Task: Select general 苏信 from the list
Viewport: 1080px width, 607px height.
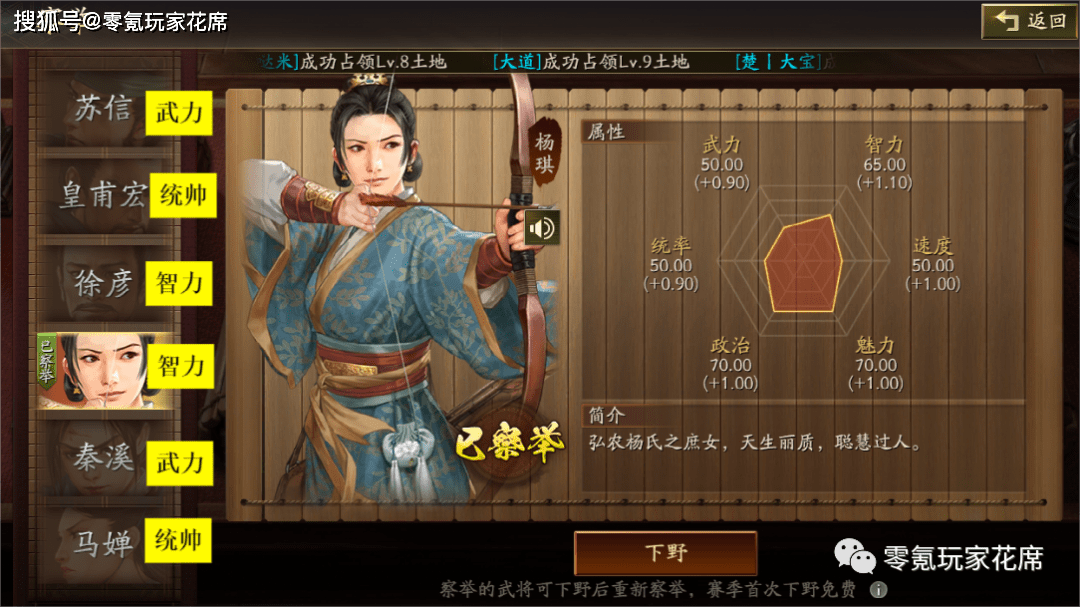Action: pos(104,109)
